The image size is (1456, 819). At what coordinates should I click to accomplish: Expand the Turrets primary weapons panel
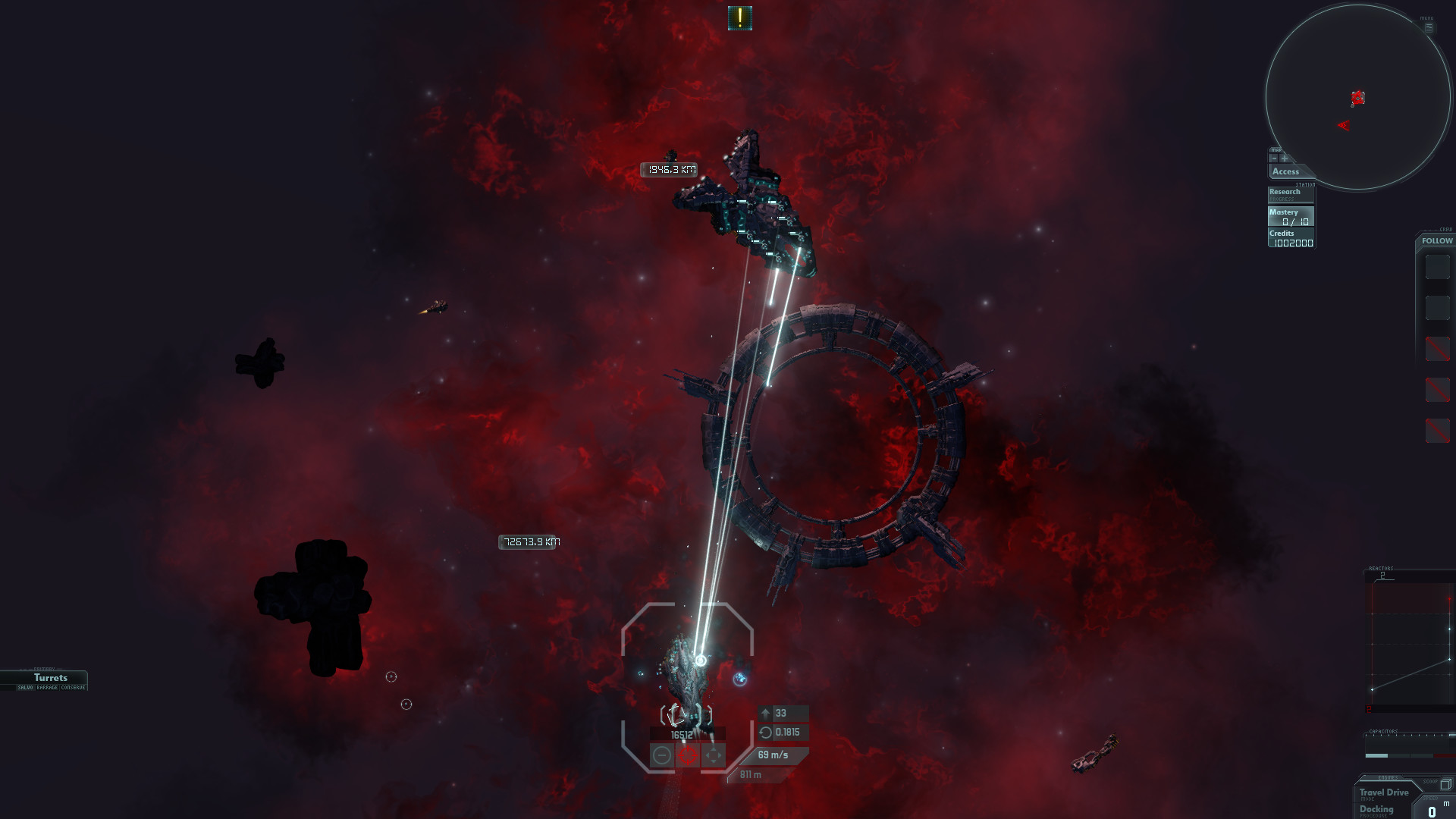coord(51,678)
